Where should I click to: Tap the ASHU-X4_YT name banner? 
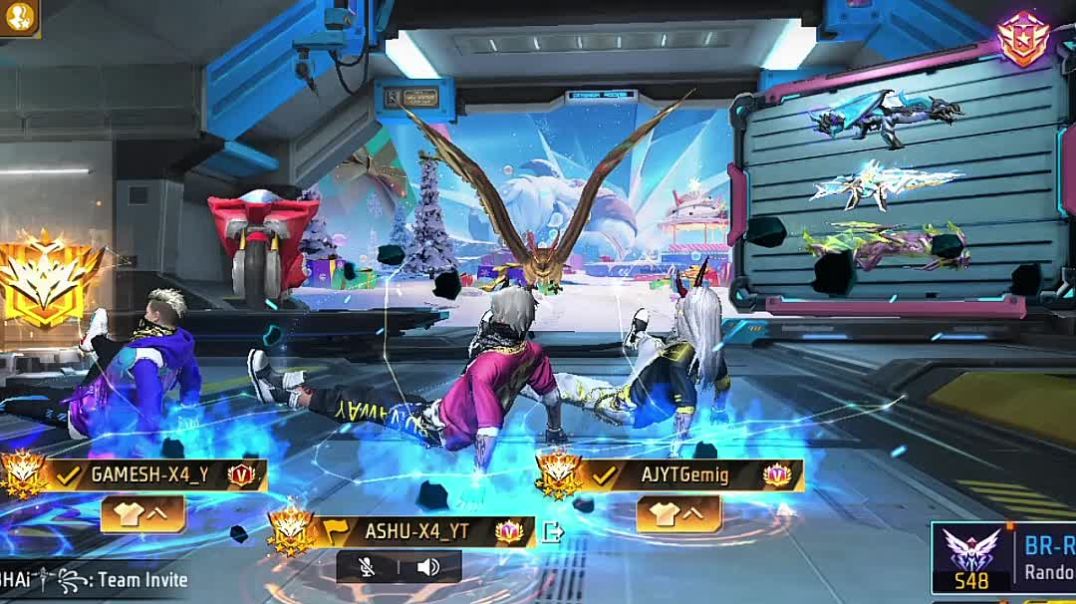tap(416, 531)
